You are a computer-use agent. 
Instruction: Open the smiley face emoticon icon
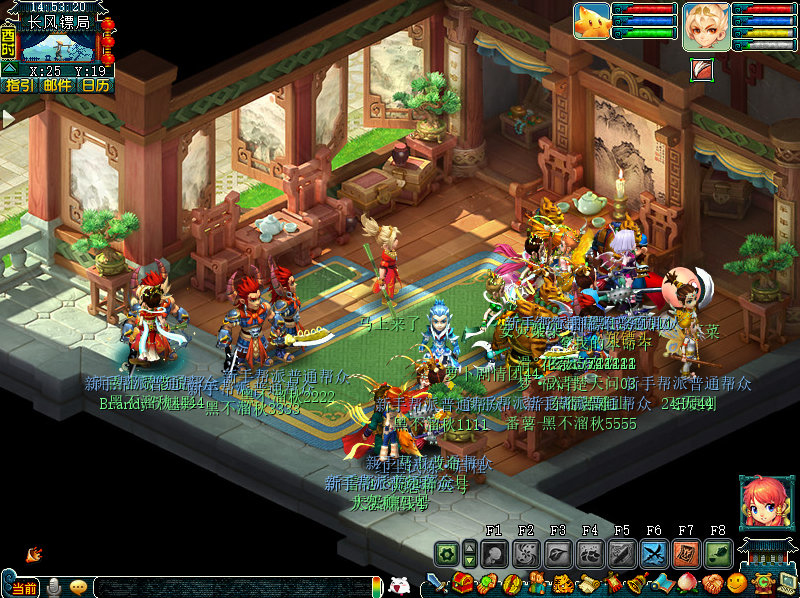point(737,584)
